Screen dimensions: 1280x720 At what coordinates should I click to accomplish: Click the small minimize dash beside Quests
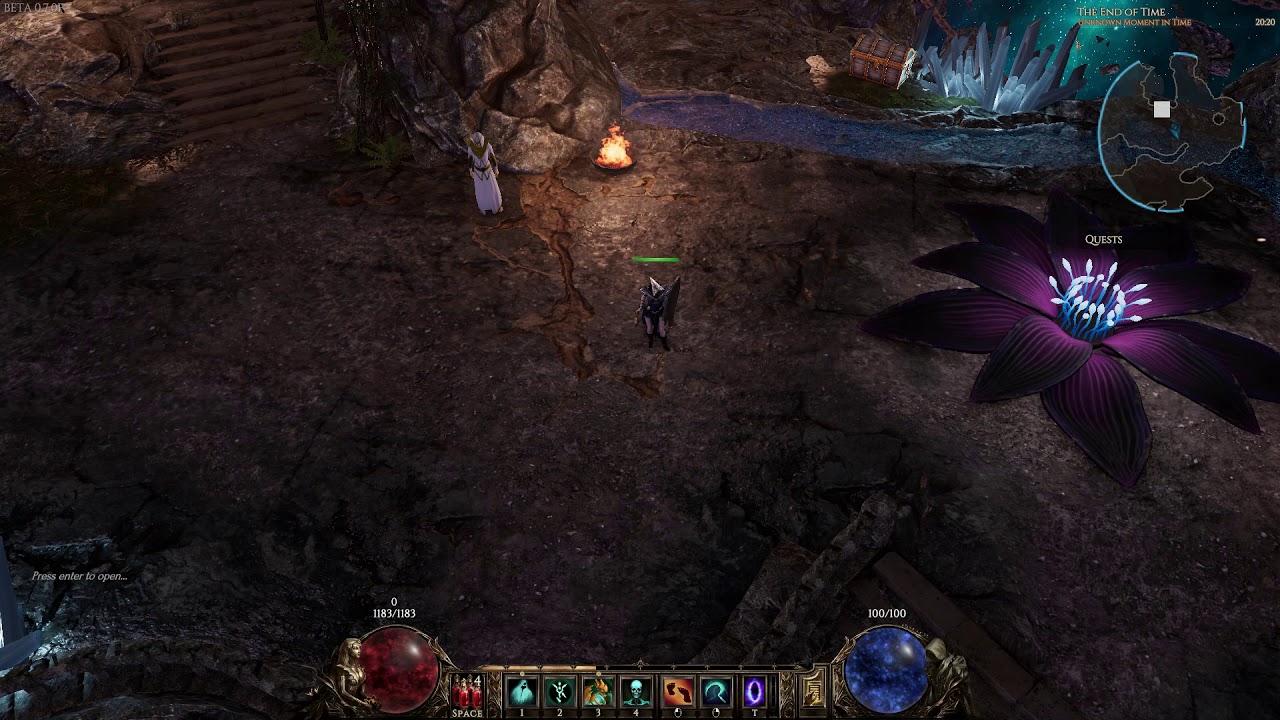(1261, 240)
